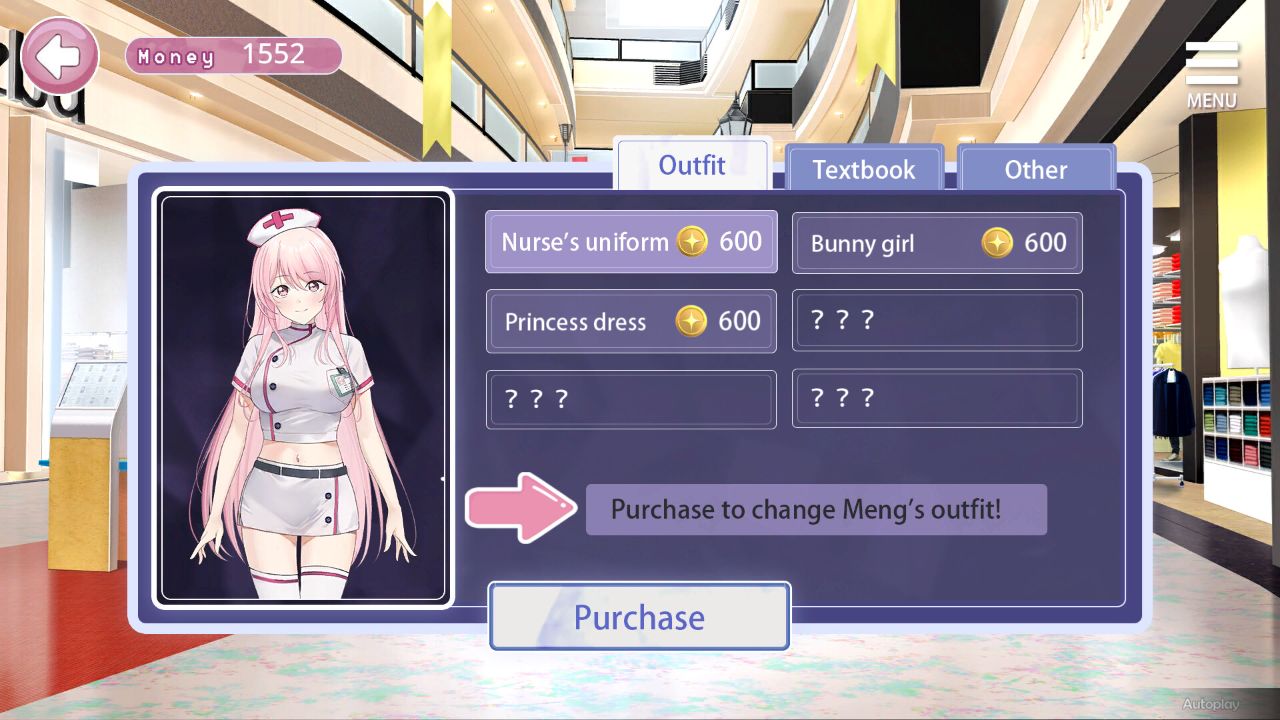This screenshot has height=720, width=1280.
Task: Open the hamburger MENU in the top right
Action: pyautogui.click(x=1210, y=68)
